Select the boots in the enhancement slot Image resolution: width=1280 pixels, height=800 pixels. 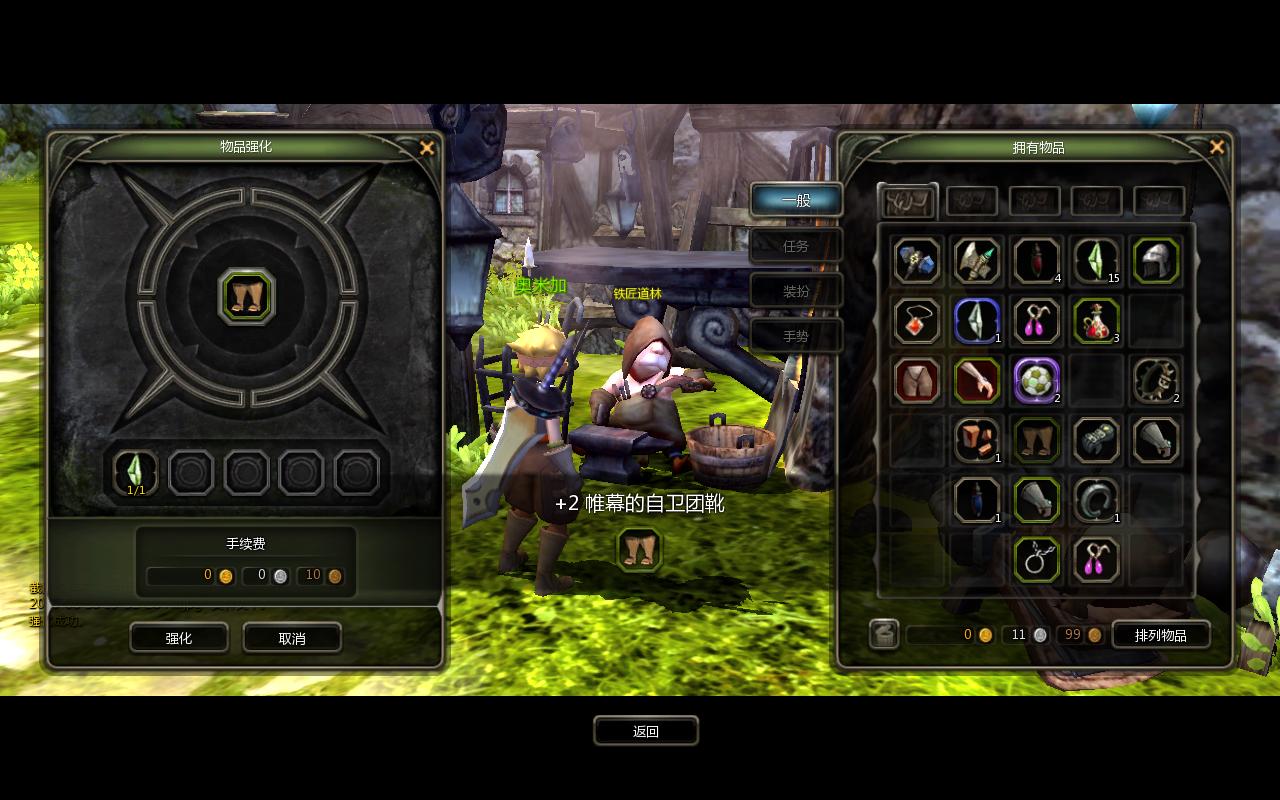click(246, 297)
